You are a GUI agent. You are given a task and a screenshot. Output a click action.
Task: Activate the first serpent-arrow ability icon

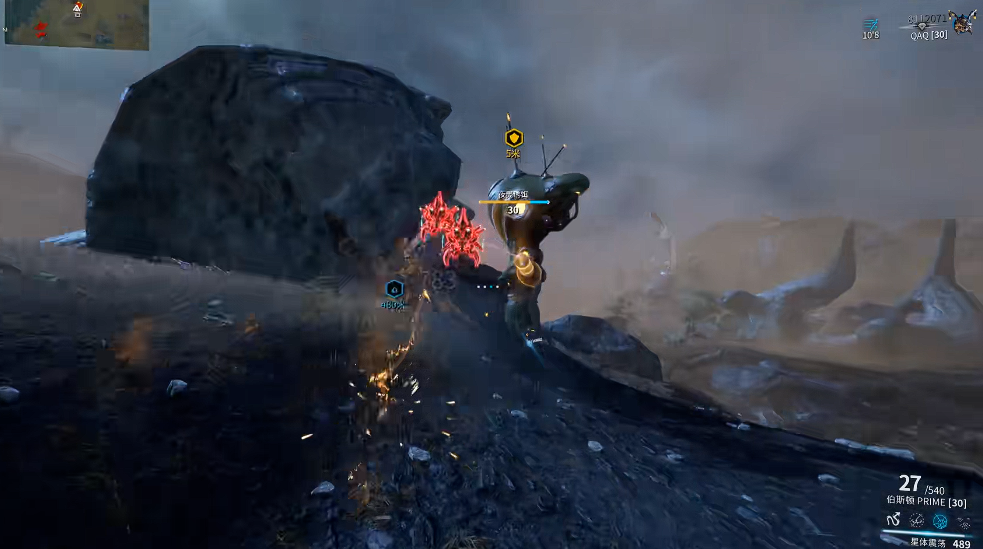893,520
